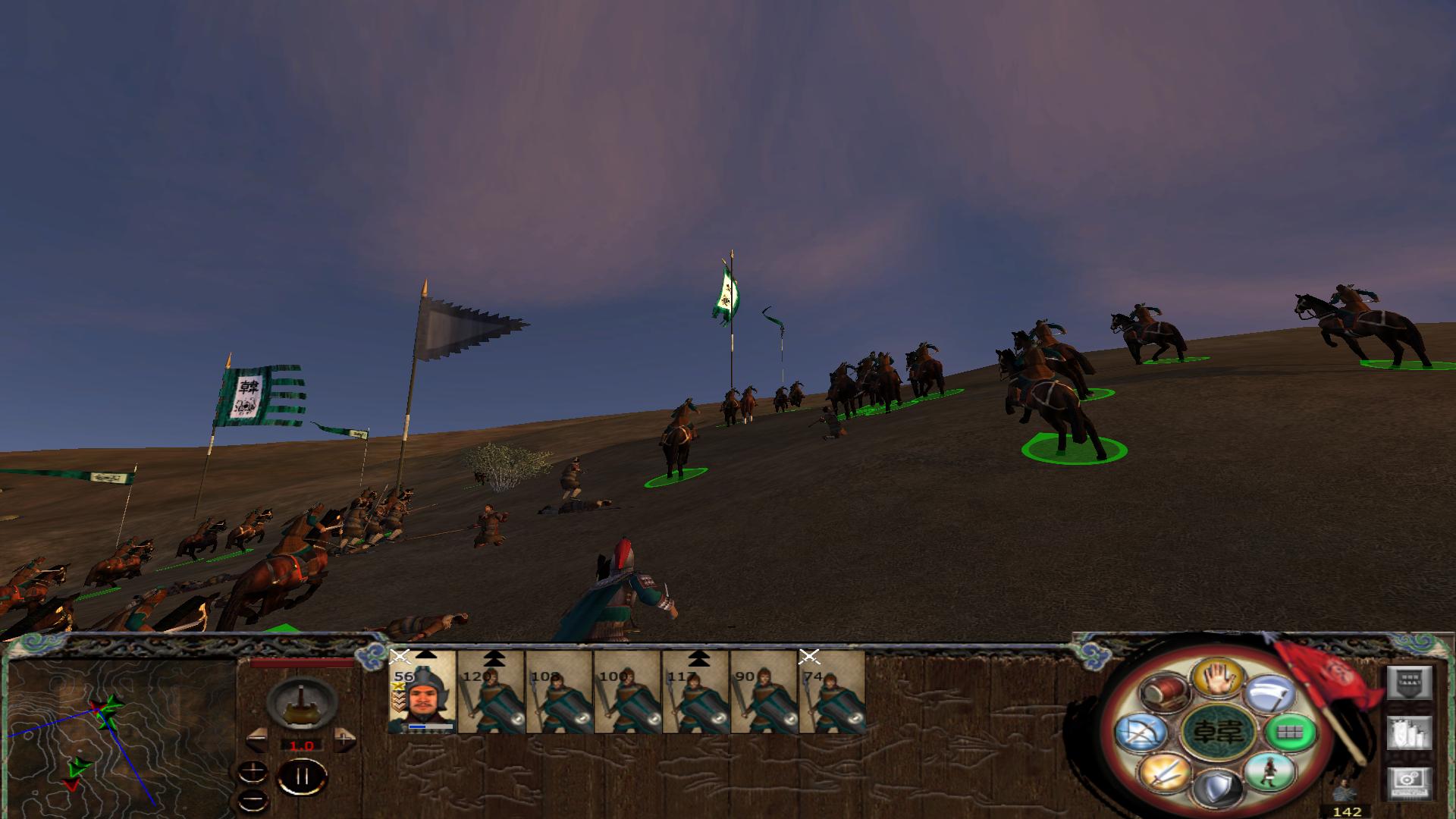Select the halberd special ability icon
Image resolution: width=1456 pixels, height=819 pixels.
[x=1269, y=695]
